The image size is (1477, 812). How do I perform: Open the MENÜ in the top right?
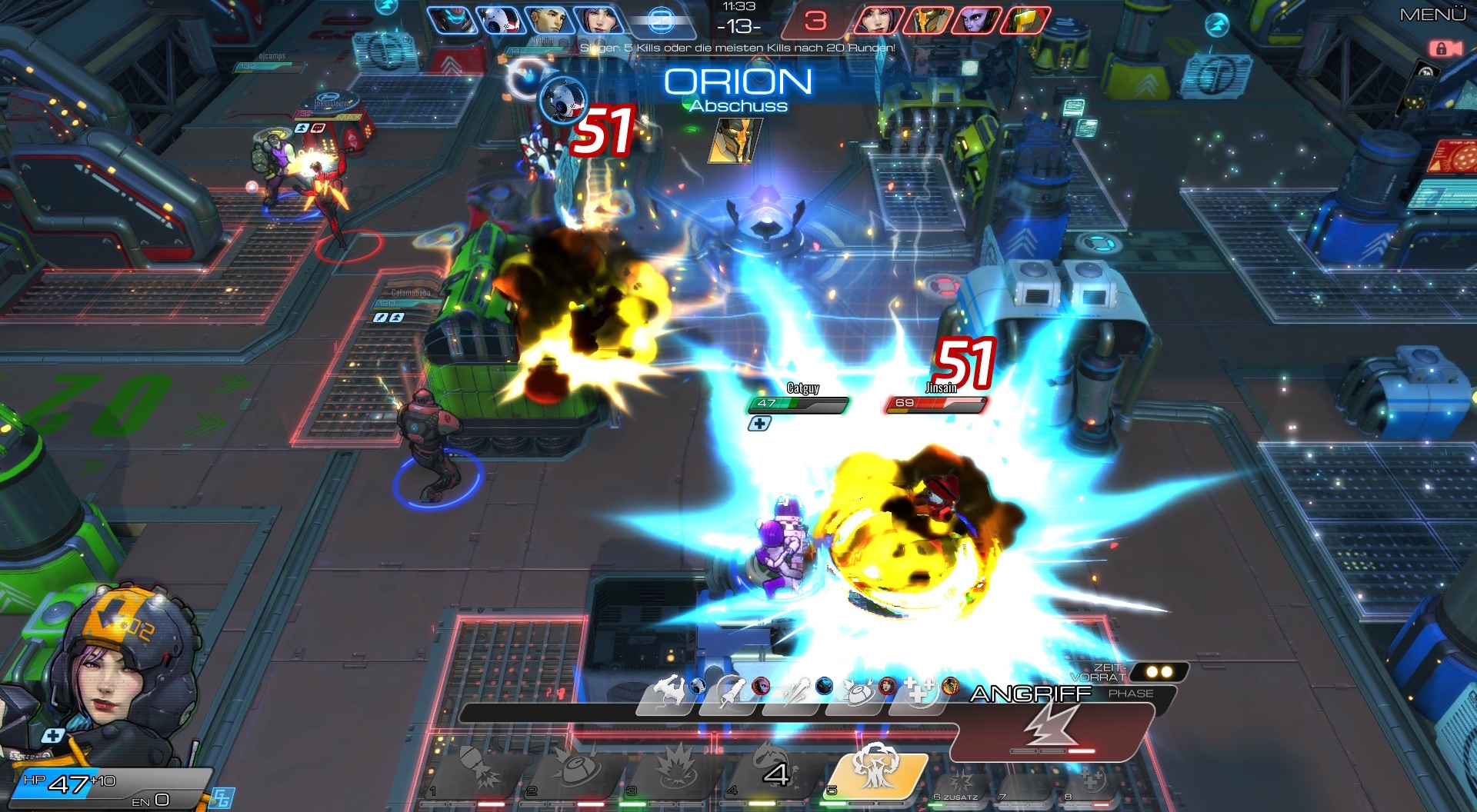[1432, 13]
